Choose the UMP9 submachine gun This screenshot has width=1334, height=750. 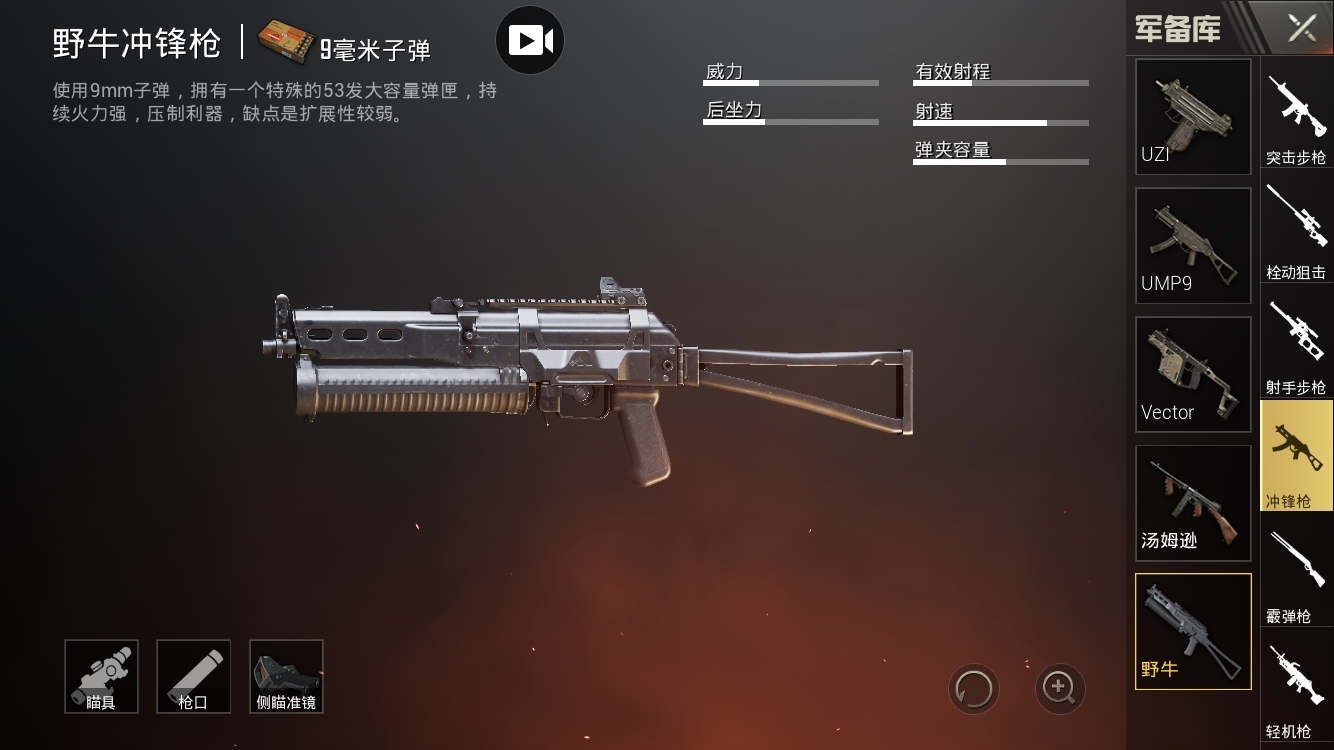[x=1193, y=245]
